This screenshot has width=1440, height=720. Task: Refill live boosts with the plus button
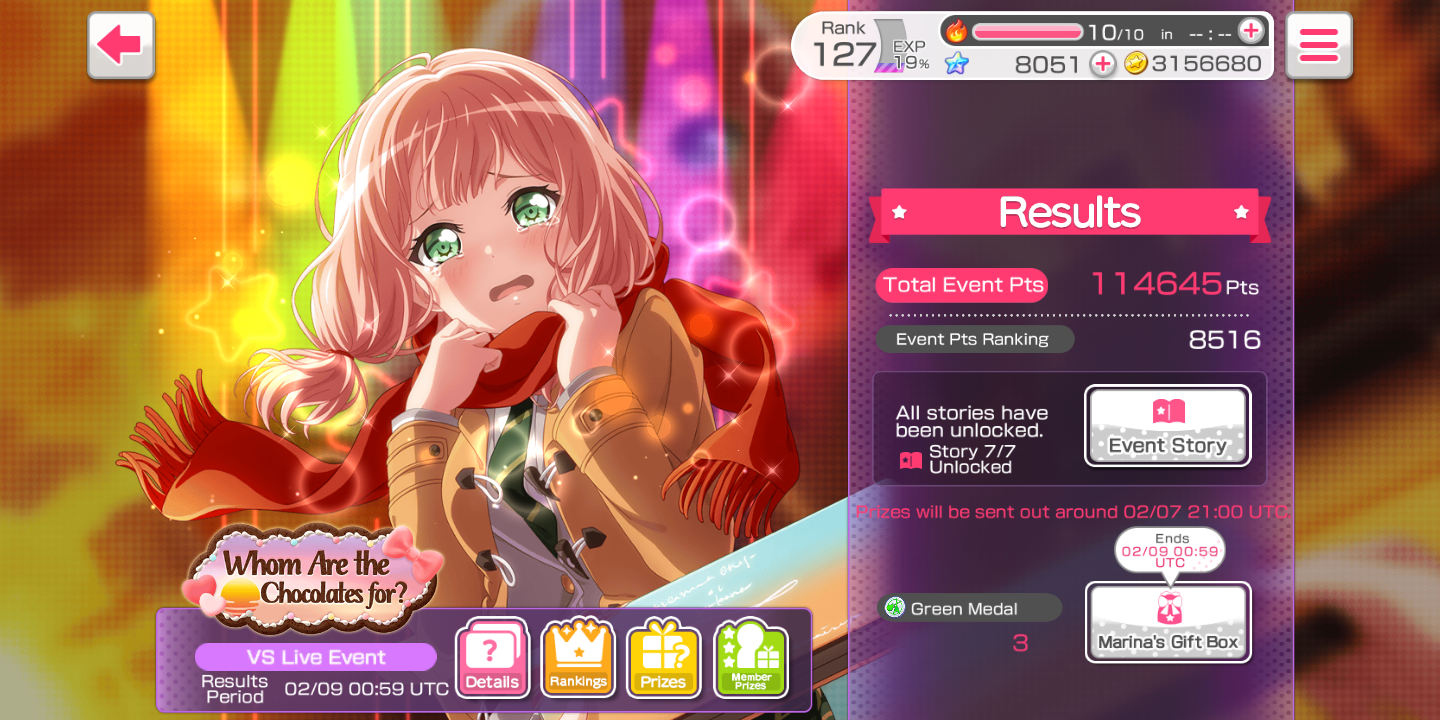[1250, 31]
